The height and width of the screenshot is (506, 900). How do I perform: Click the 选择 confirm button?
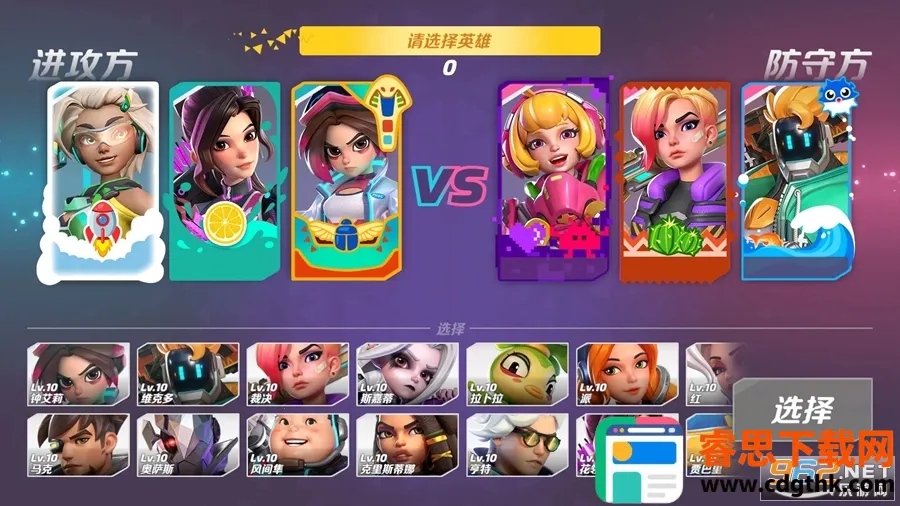click(x=801, y=410)
